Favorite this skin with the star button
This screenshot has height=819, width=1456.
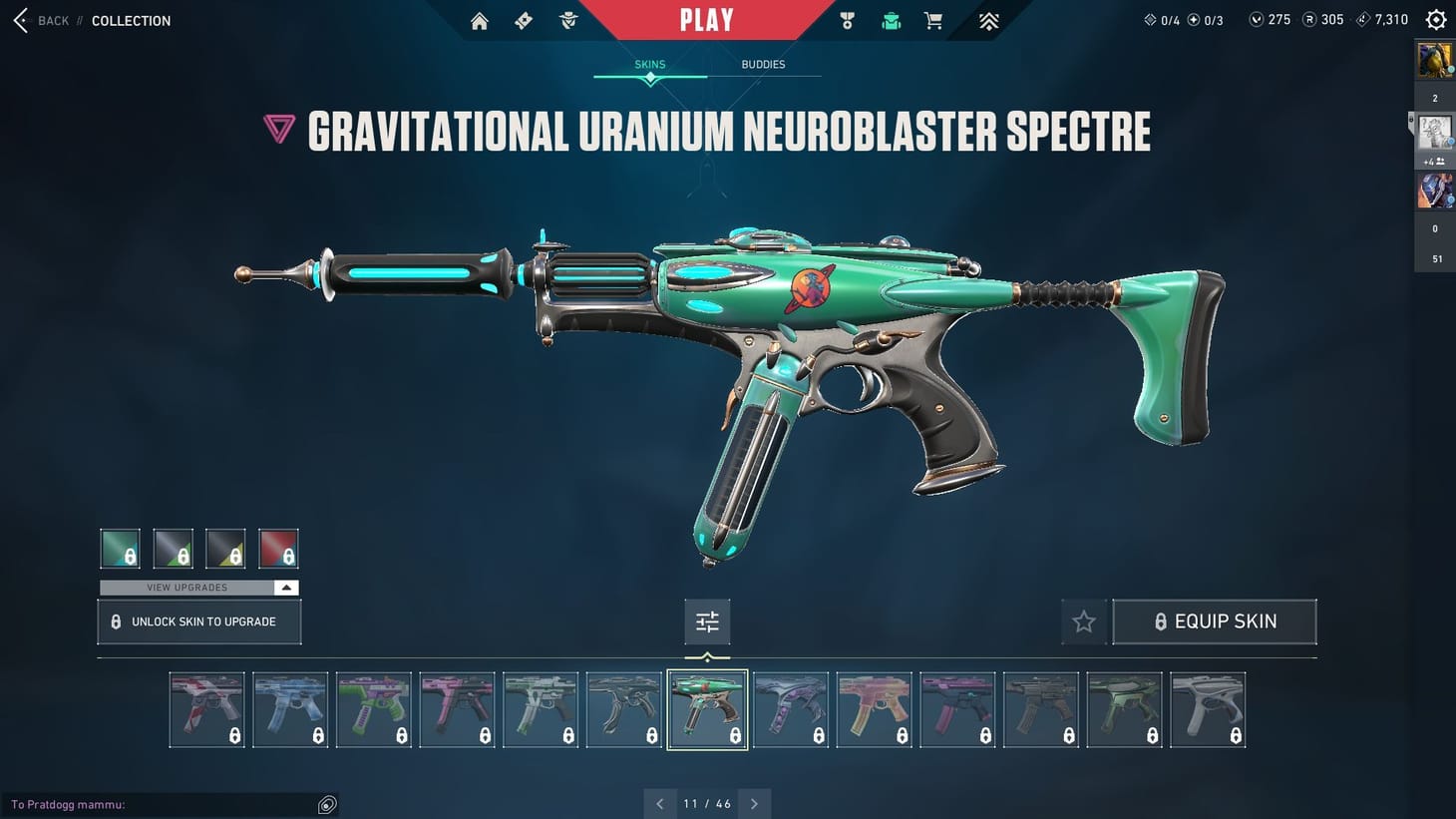coord(1084,621)
